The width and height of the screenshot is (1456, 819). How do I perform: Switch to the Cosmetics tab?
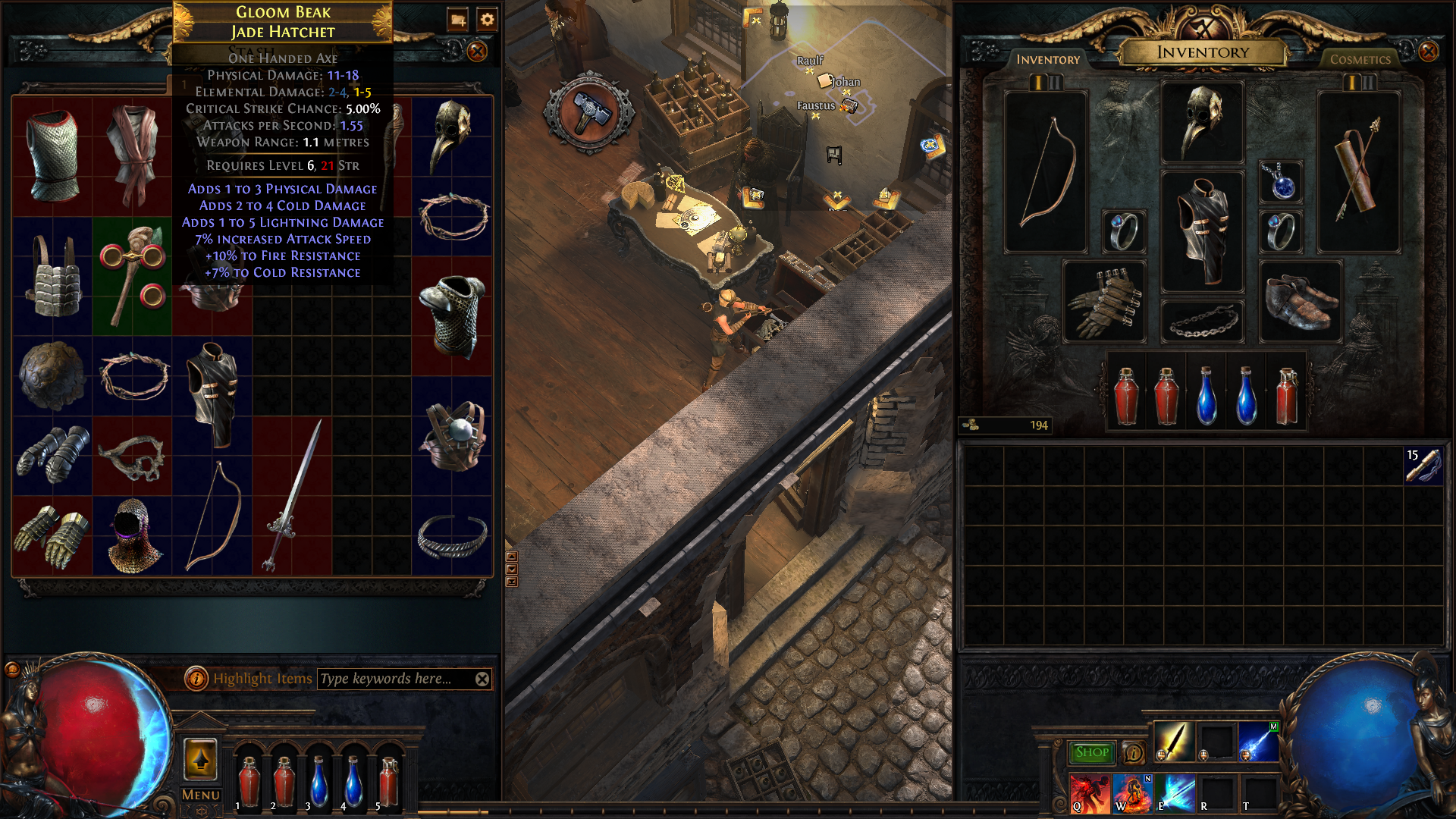click(1360, 59)
